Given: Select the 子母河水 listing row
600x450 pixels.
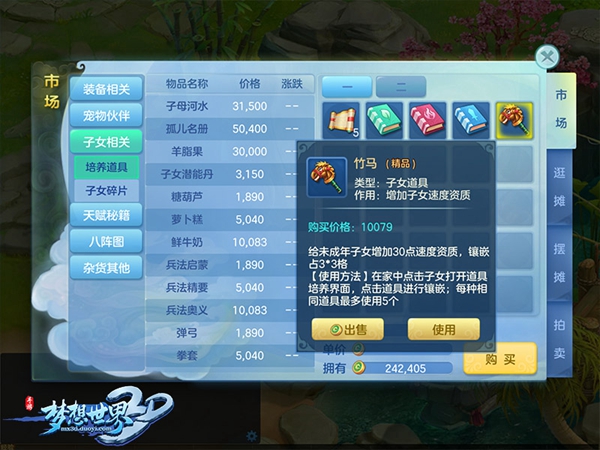Looking at the screenshot, I should click(232, 106).
